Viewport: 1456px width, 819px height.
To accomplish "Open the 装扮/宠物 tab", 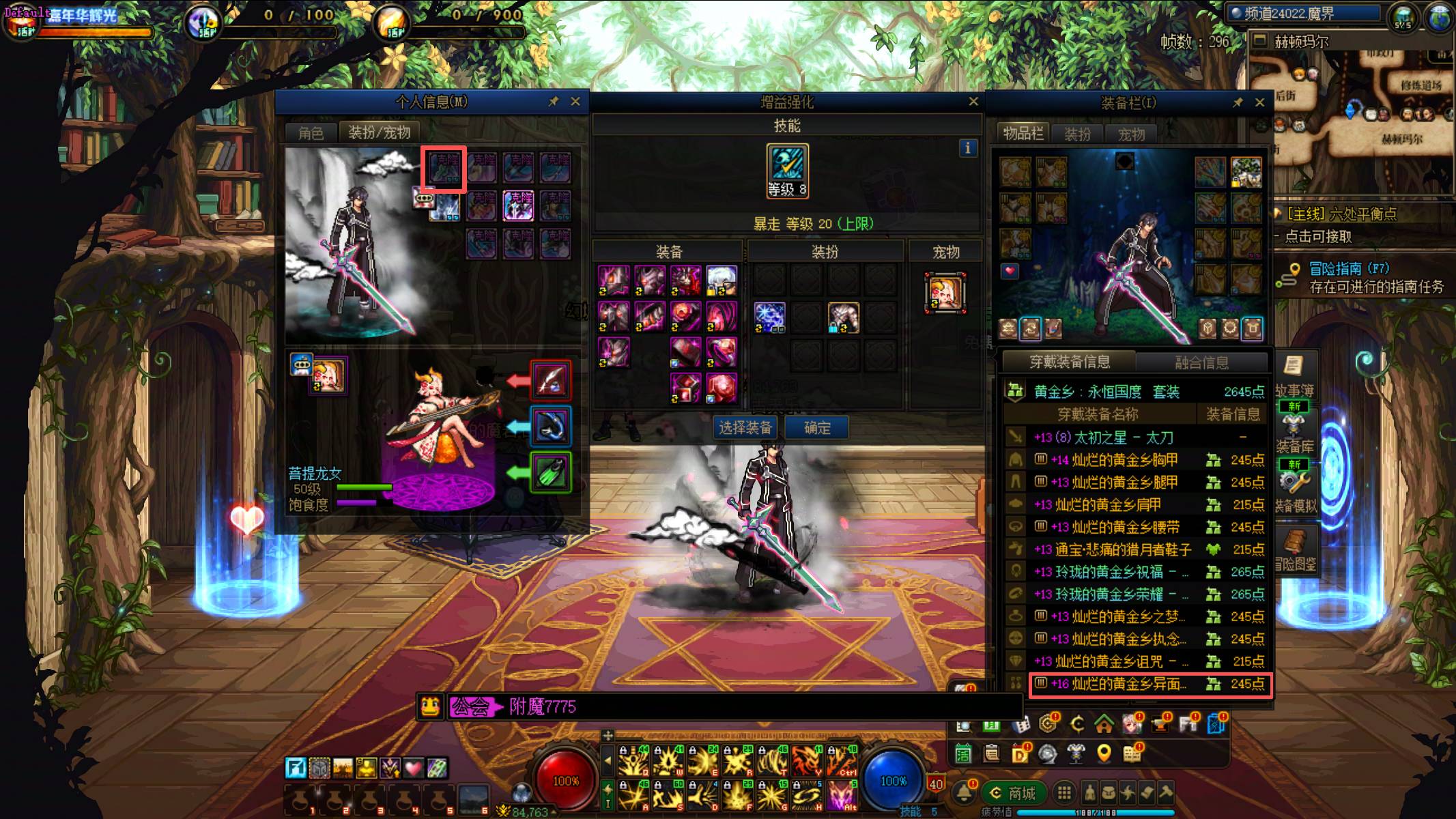I will [379, 132].
